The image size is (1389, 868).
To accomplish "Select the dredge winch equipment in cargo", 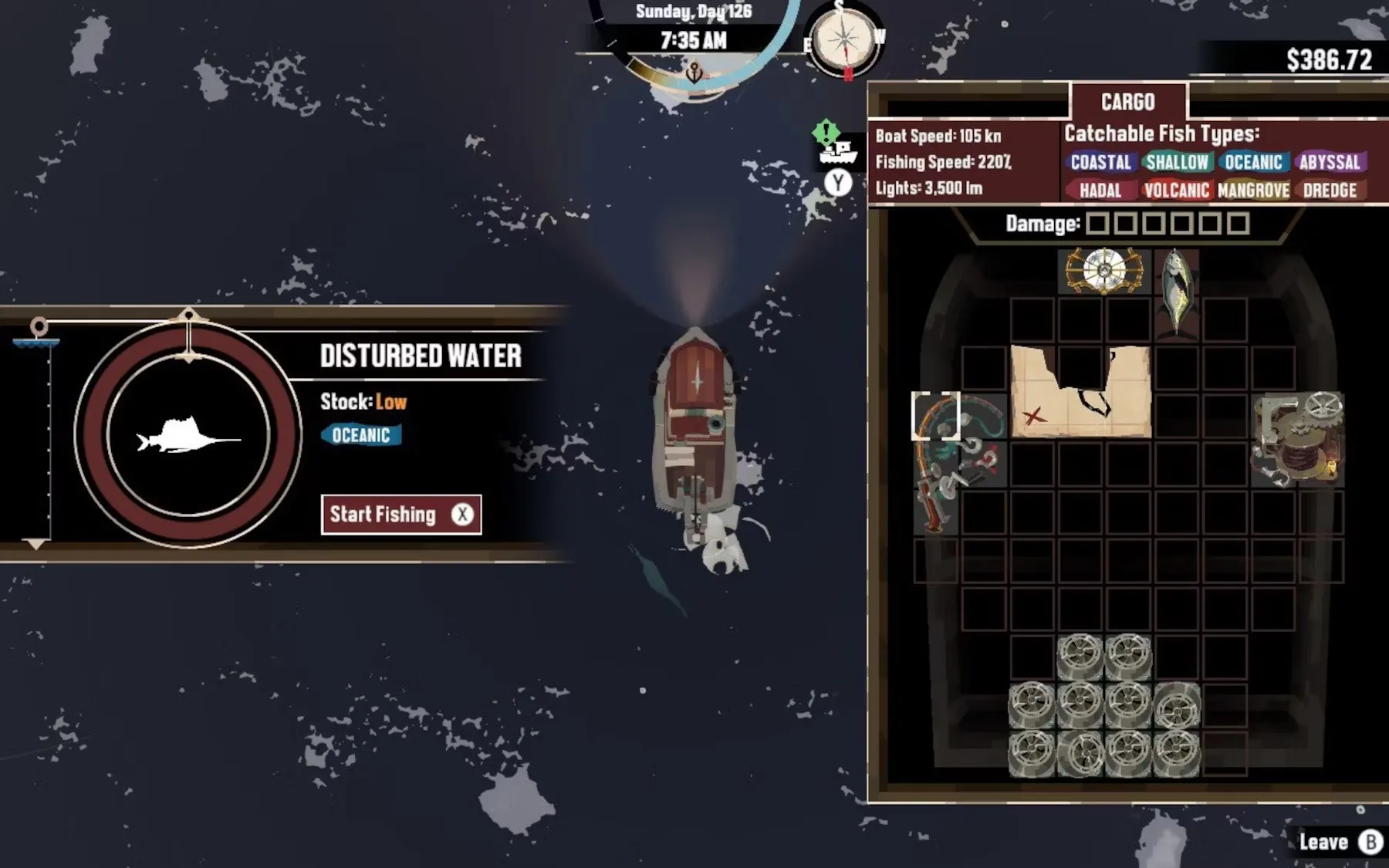I will [1297, 440].
